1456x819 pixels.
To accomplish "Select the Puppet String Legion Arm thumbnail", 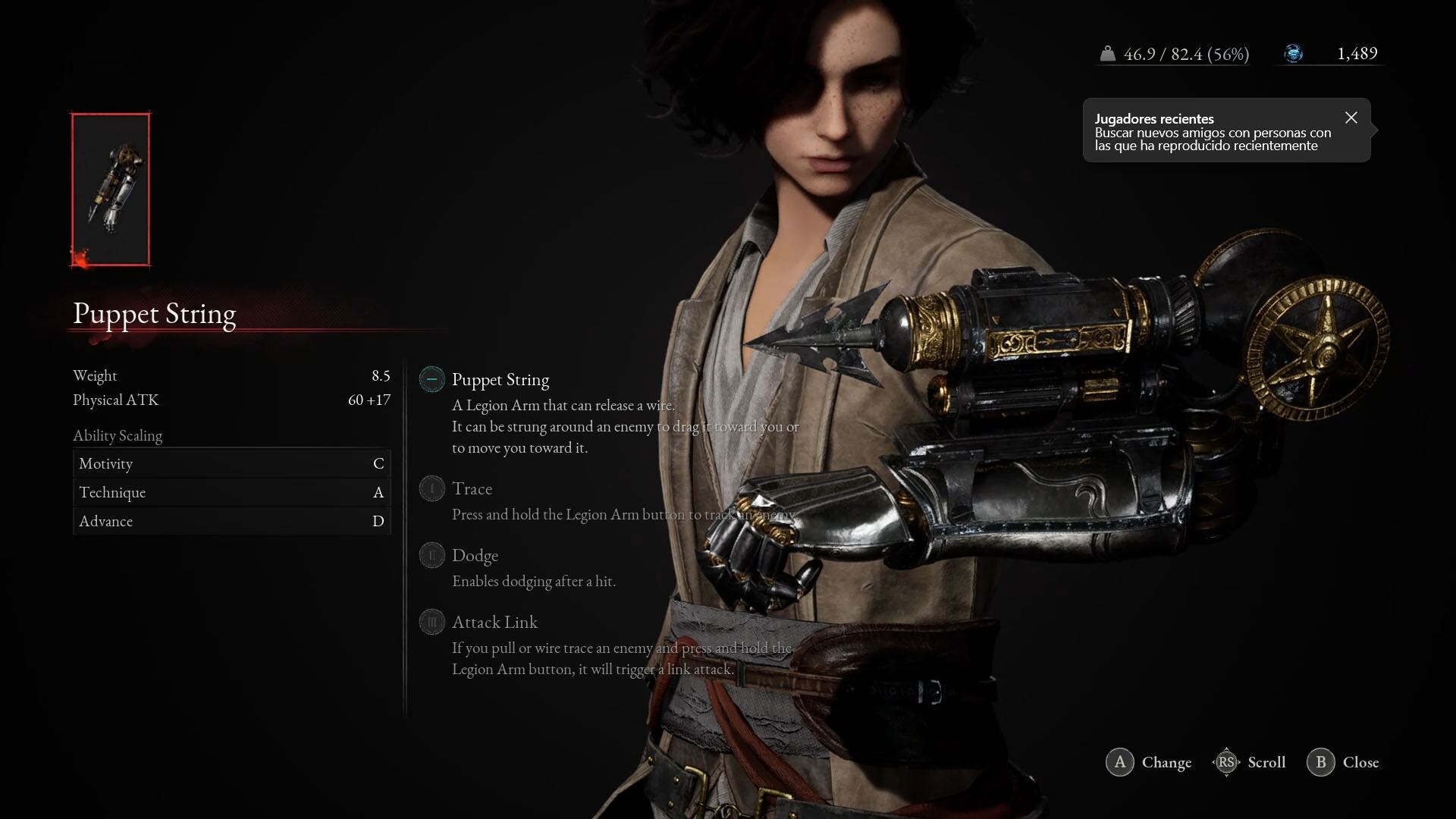I will (111, 190).
